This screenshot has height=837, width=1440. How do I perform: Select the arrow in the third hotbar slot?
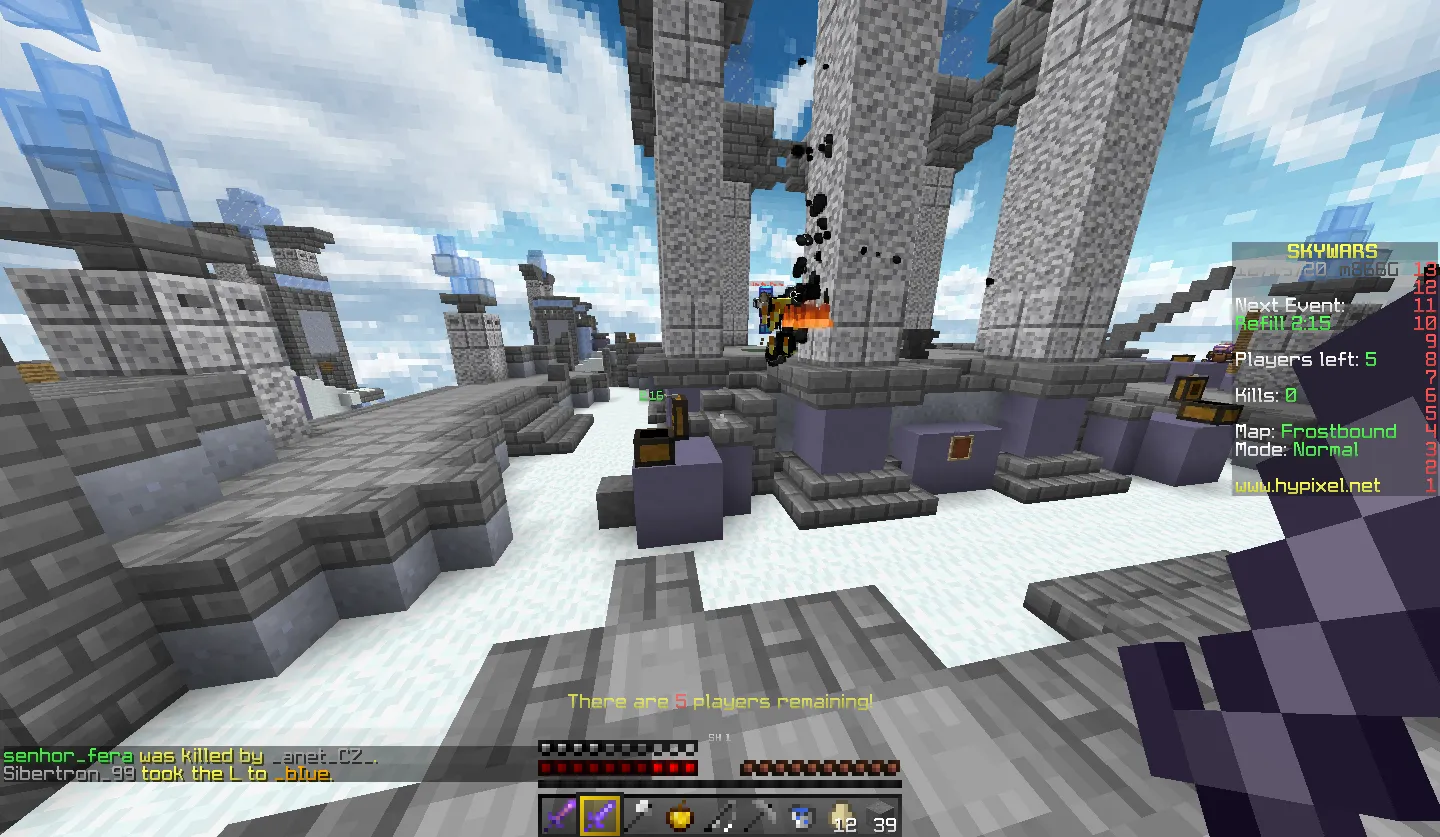(x=640, y=815)
